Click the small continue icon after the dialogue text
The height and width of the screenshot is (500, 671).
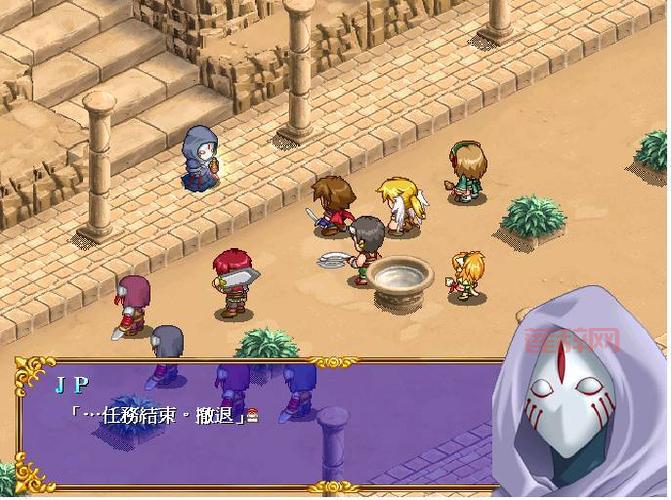click(x=253, y=417)
